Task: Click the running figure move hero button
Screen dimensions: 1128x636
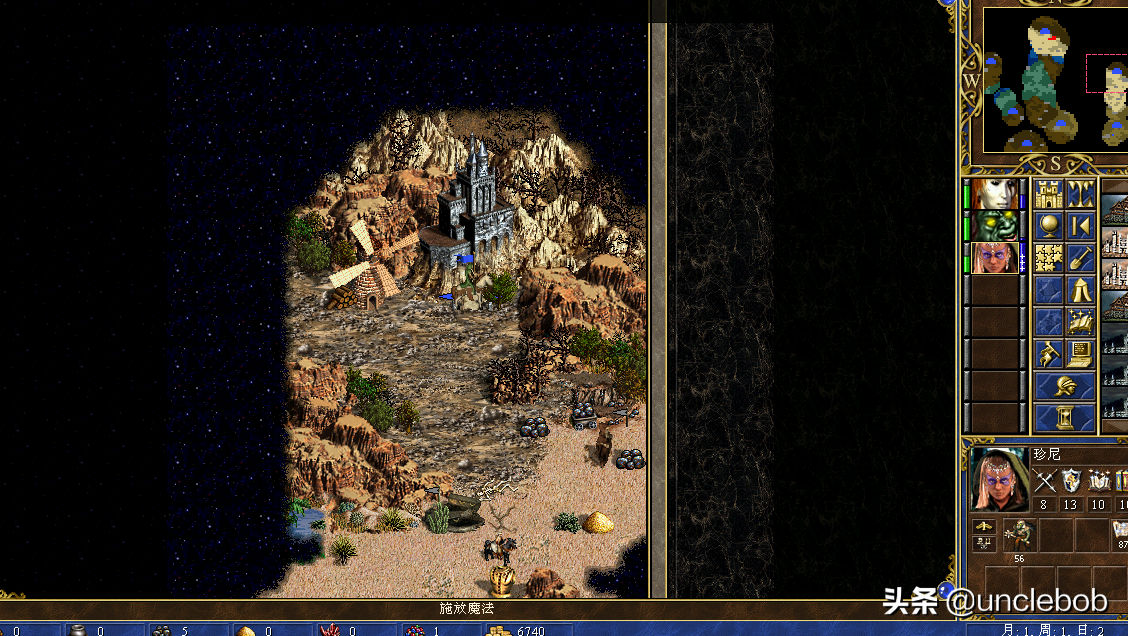Action: [1049, 353]
